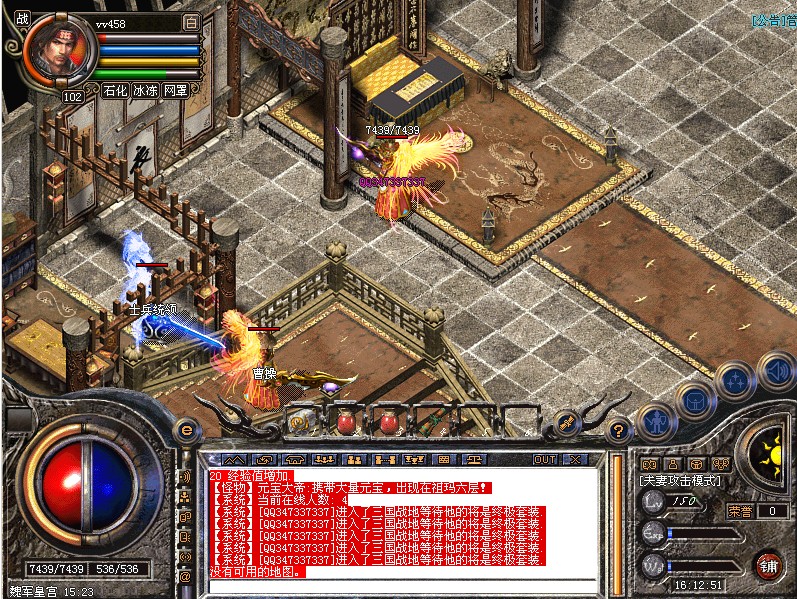The image size is (797, 599).
Task: Use the first red potion on the belt
Action: (x=345, y=423)
